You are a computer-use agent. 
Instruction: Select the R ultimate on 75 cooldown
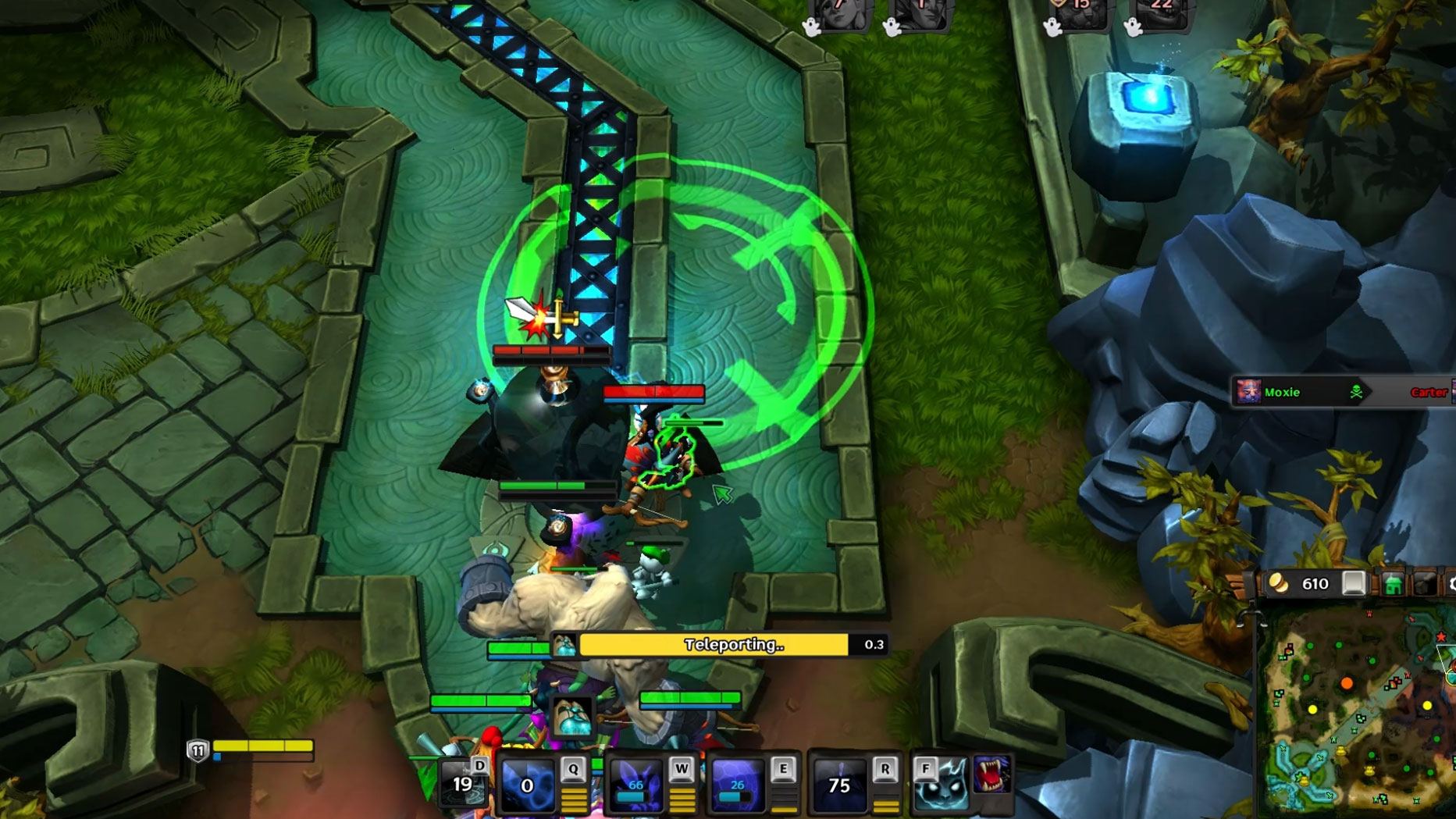click(x=839, y=784)
